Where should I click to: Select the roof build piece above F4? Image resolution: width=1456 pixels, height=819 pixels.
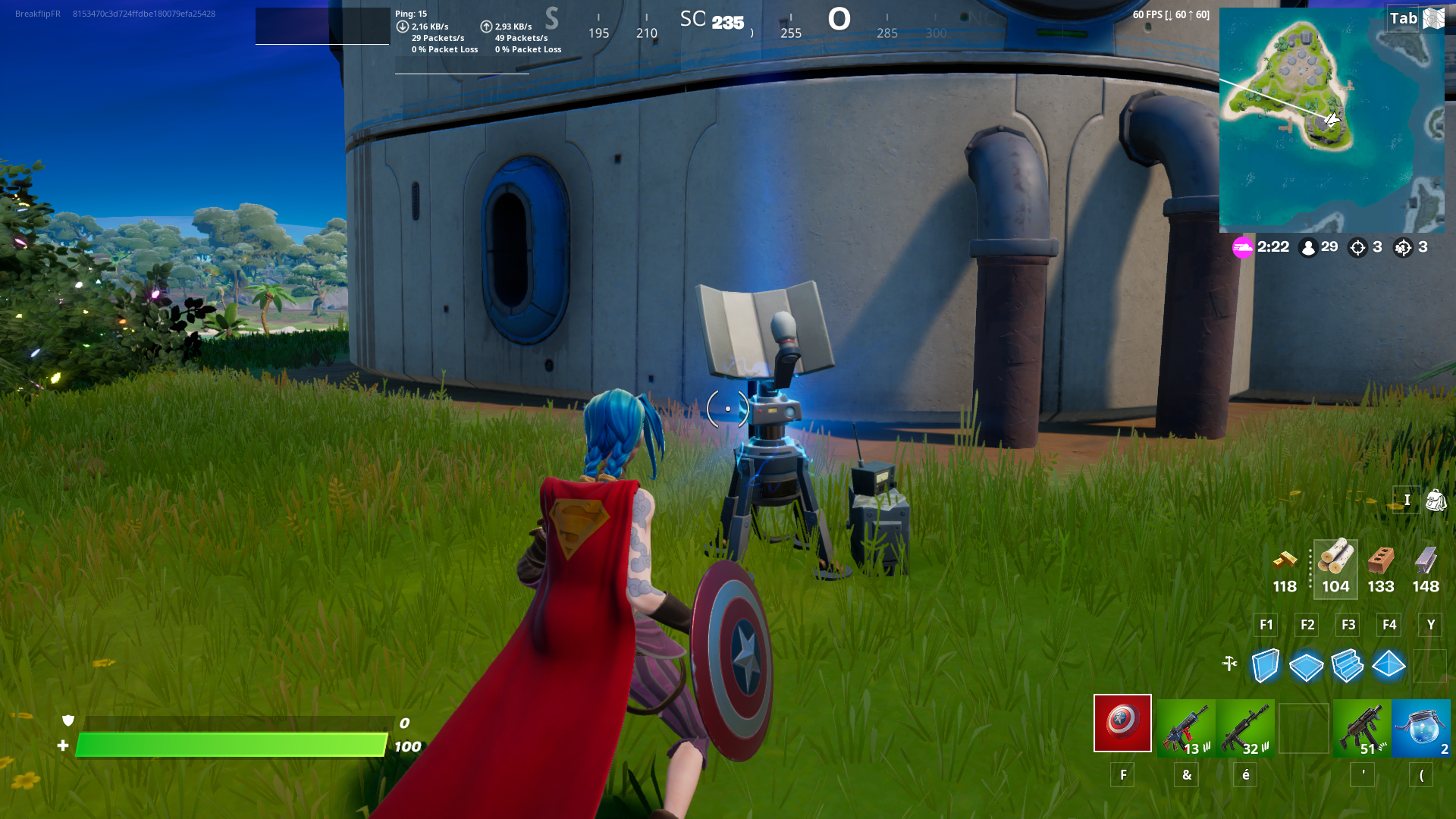[x=1389, y=667]
